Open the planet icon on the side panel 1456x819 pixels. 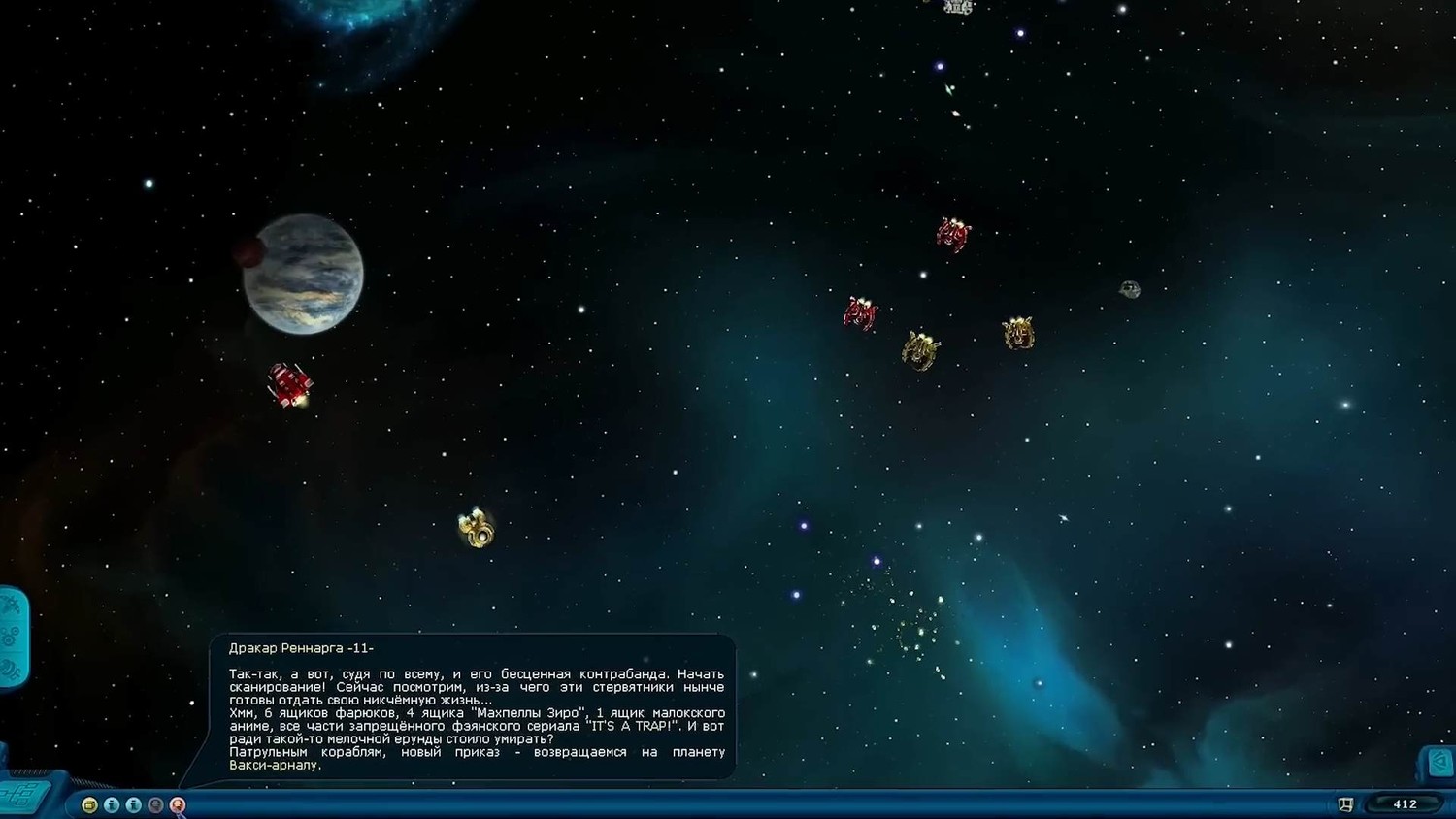tap(11, 669)
